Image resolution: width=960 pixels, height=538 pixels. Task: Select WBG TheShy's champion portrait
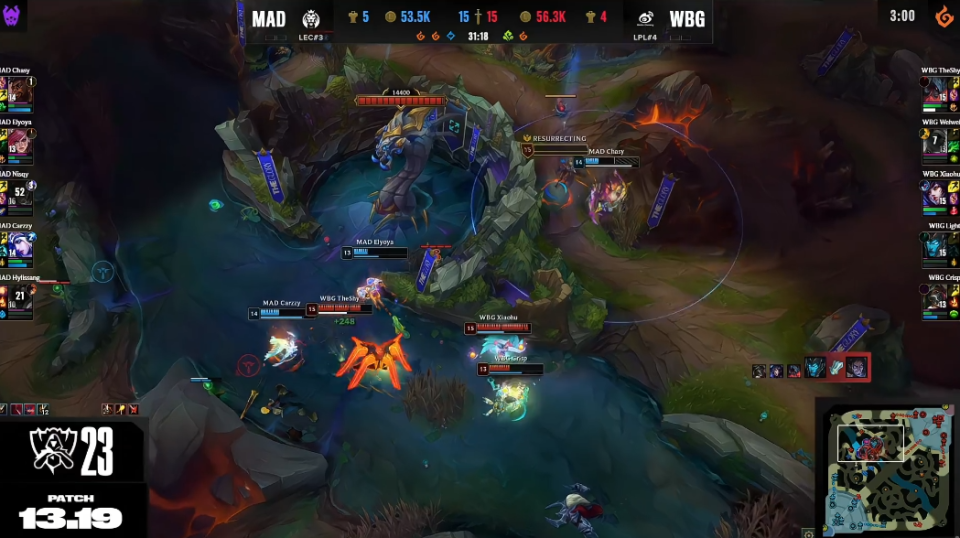[x=935, y=92]
